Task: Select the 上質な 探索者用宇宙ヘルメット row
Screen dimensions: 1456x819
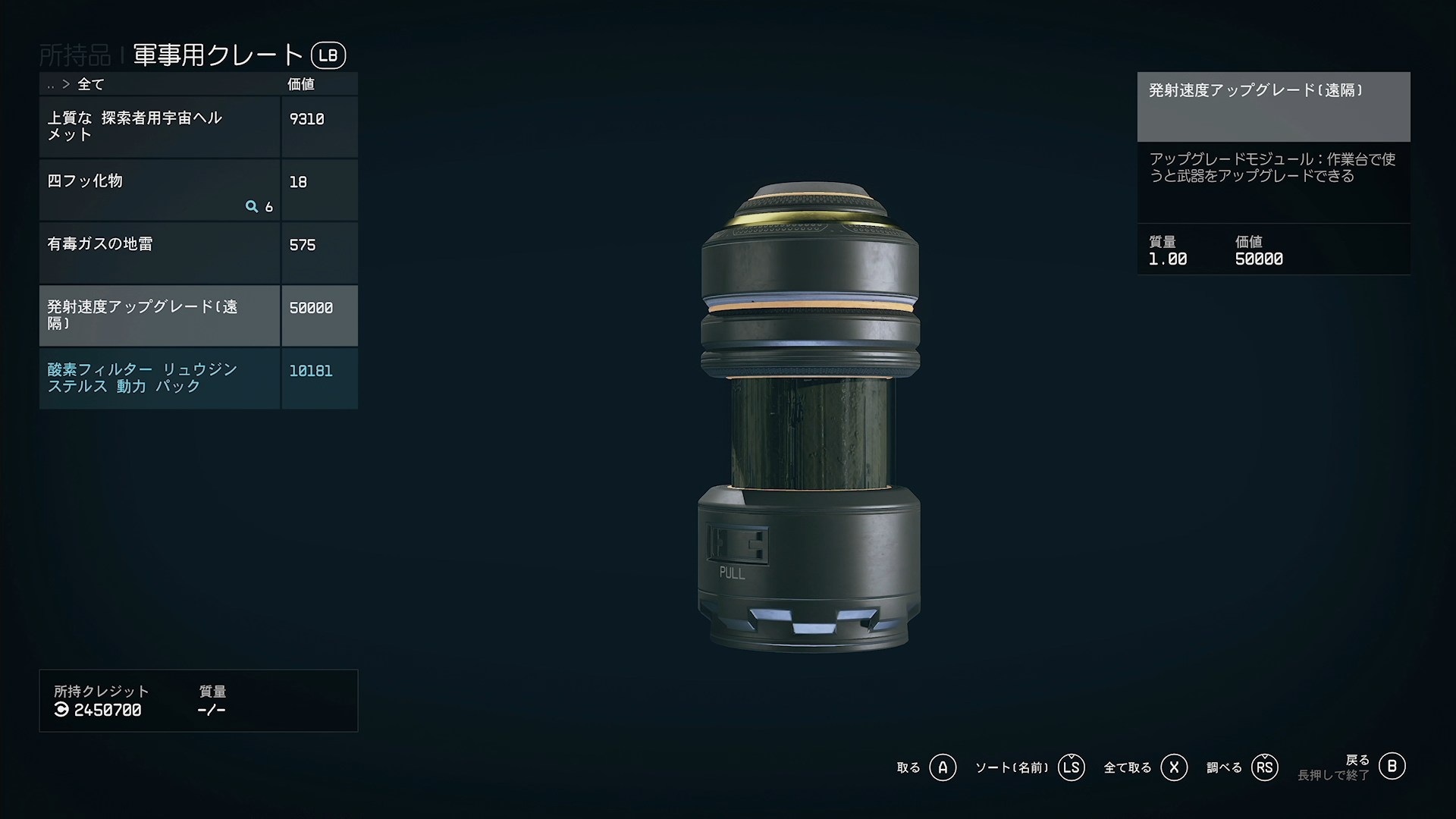Action: pos(159,127)
